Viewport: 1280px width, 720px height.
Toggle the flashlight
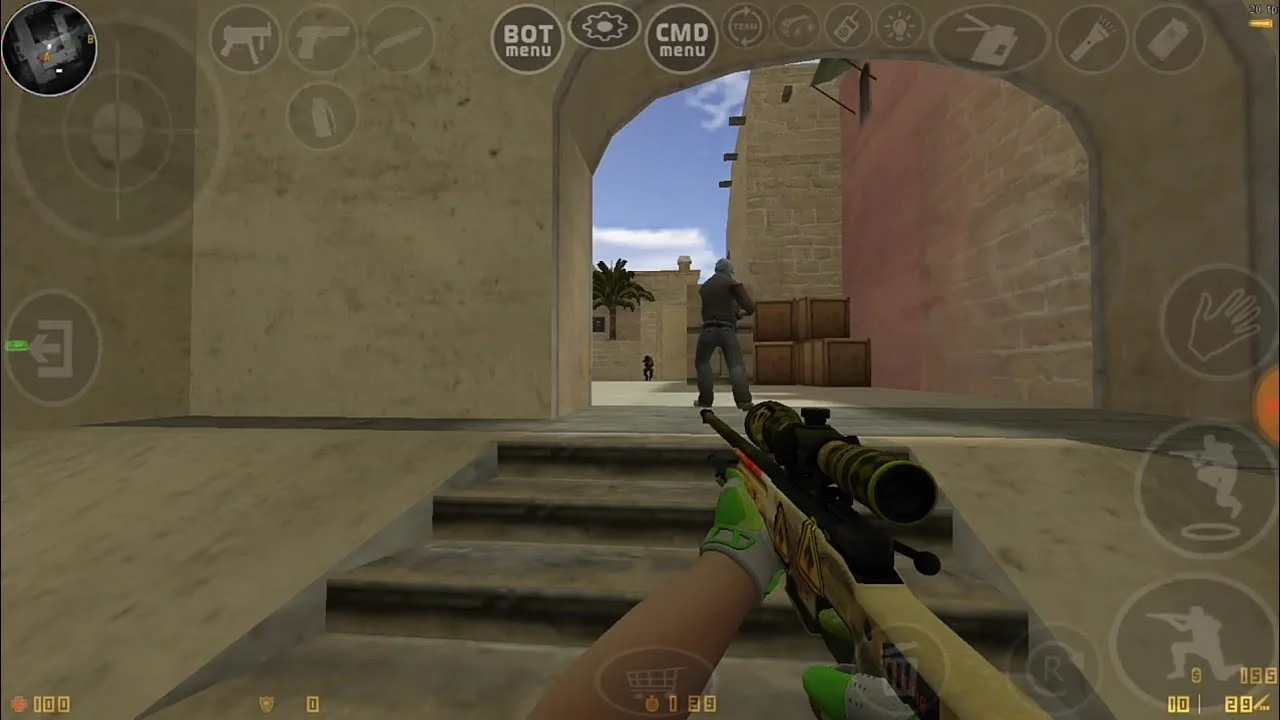click(x=1092, y=39)
